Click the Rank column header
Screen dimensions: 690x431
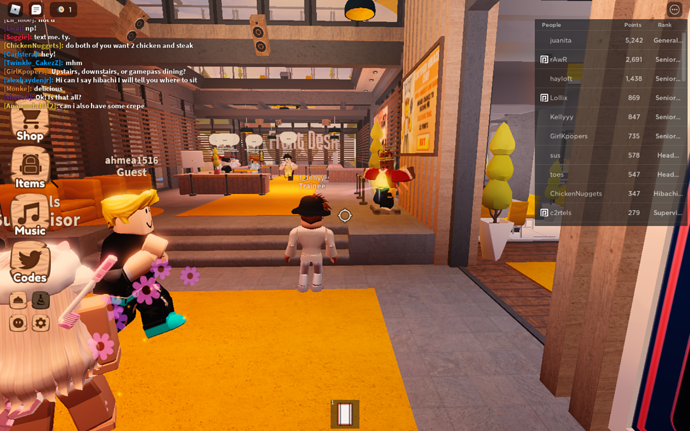tap(664, 25)
